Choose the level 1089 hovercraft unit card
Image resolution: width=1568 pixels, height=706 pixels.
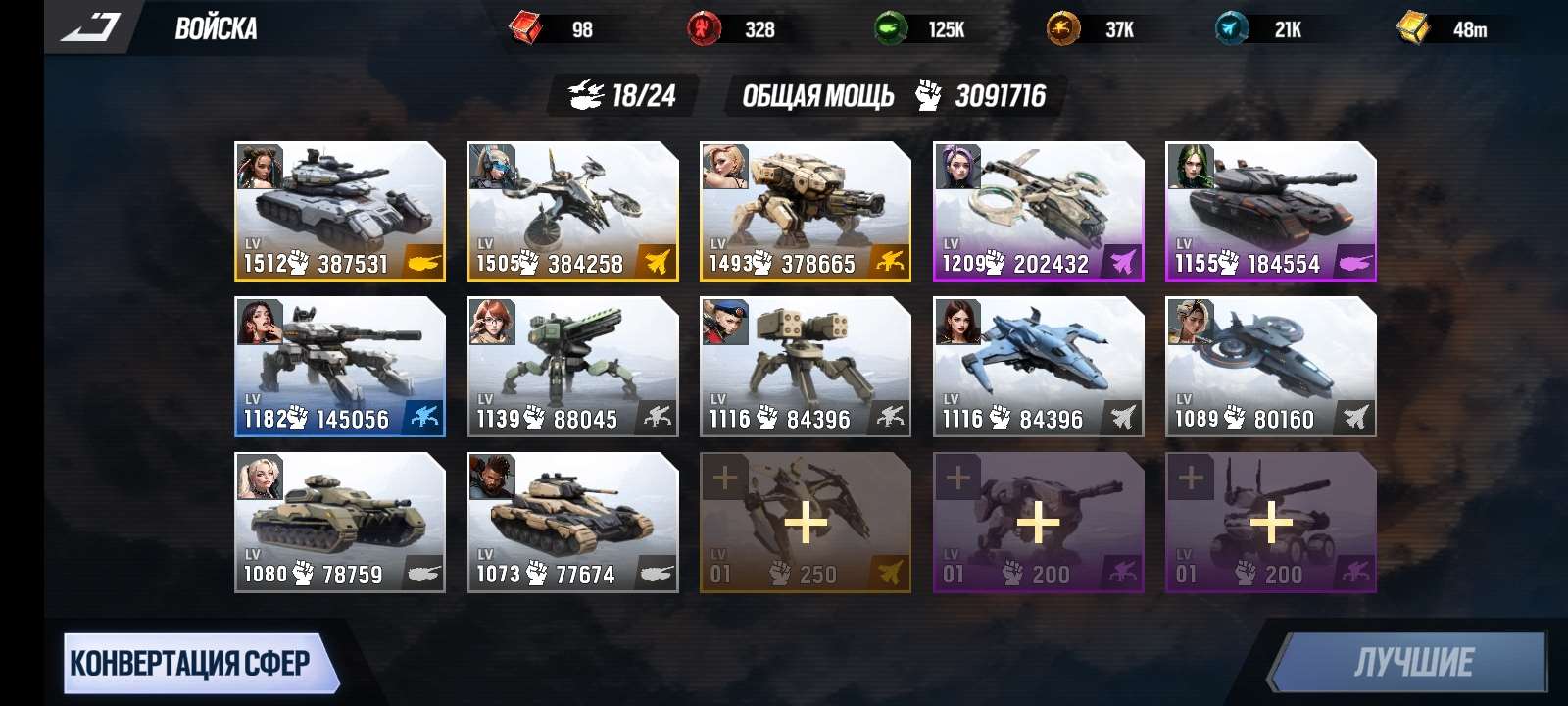click(1270, 366)
